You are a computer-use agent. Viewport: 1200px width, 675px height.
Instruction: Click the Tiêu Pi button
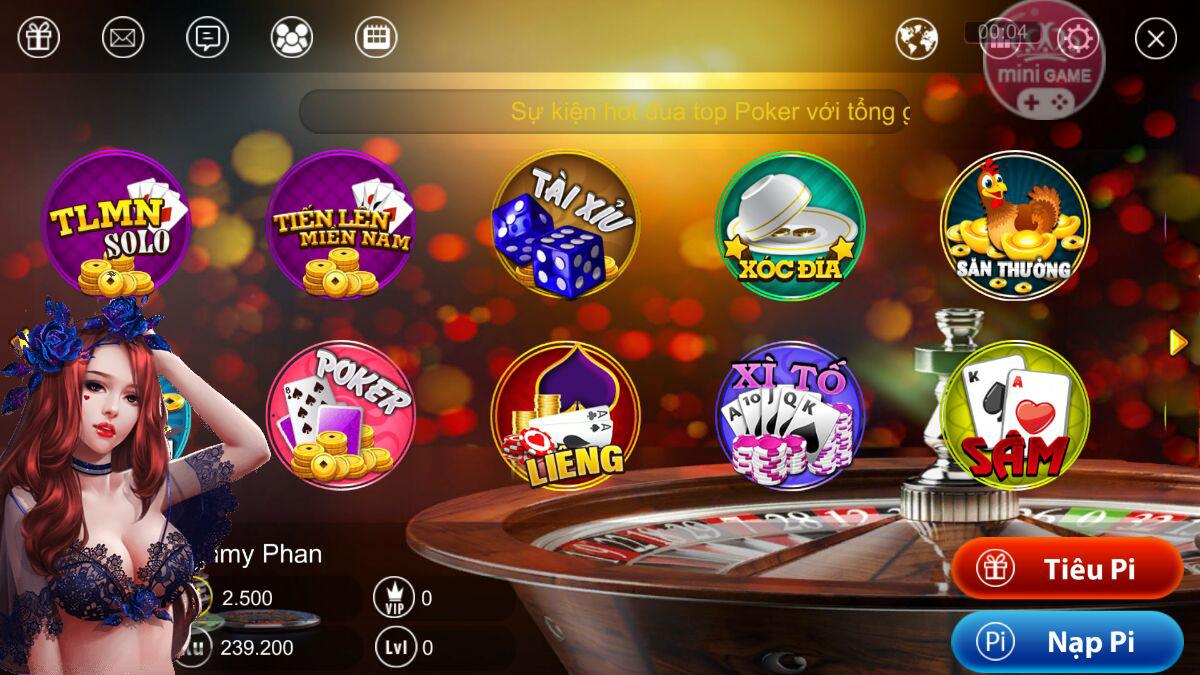[x=1067, y=569]
